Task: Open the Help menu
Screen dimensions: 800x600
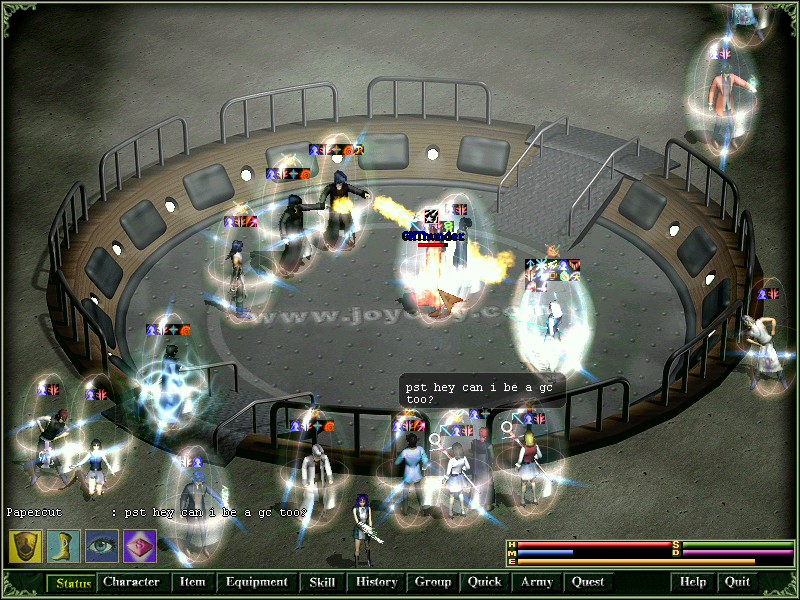Action: pyautogui.click(x=693, y=582)
